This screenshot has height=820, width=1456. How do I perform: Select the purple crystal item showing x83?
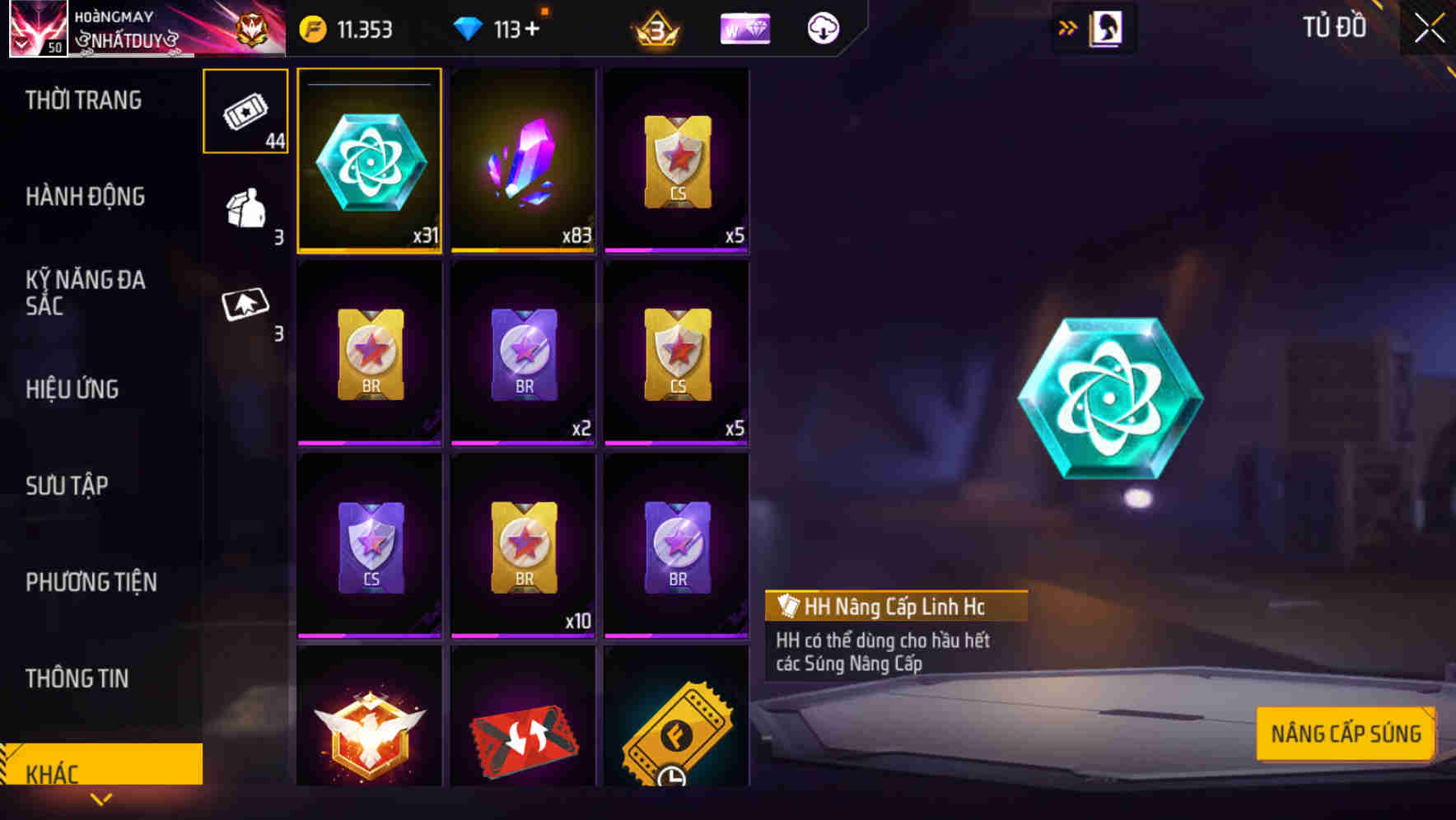click(x=523, y=161)
